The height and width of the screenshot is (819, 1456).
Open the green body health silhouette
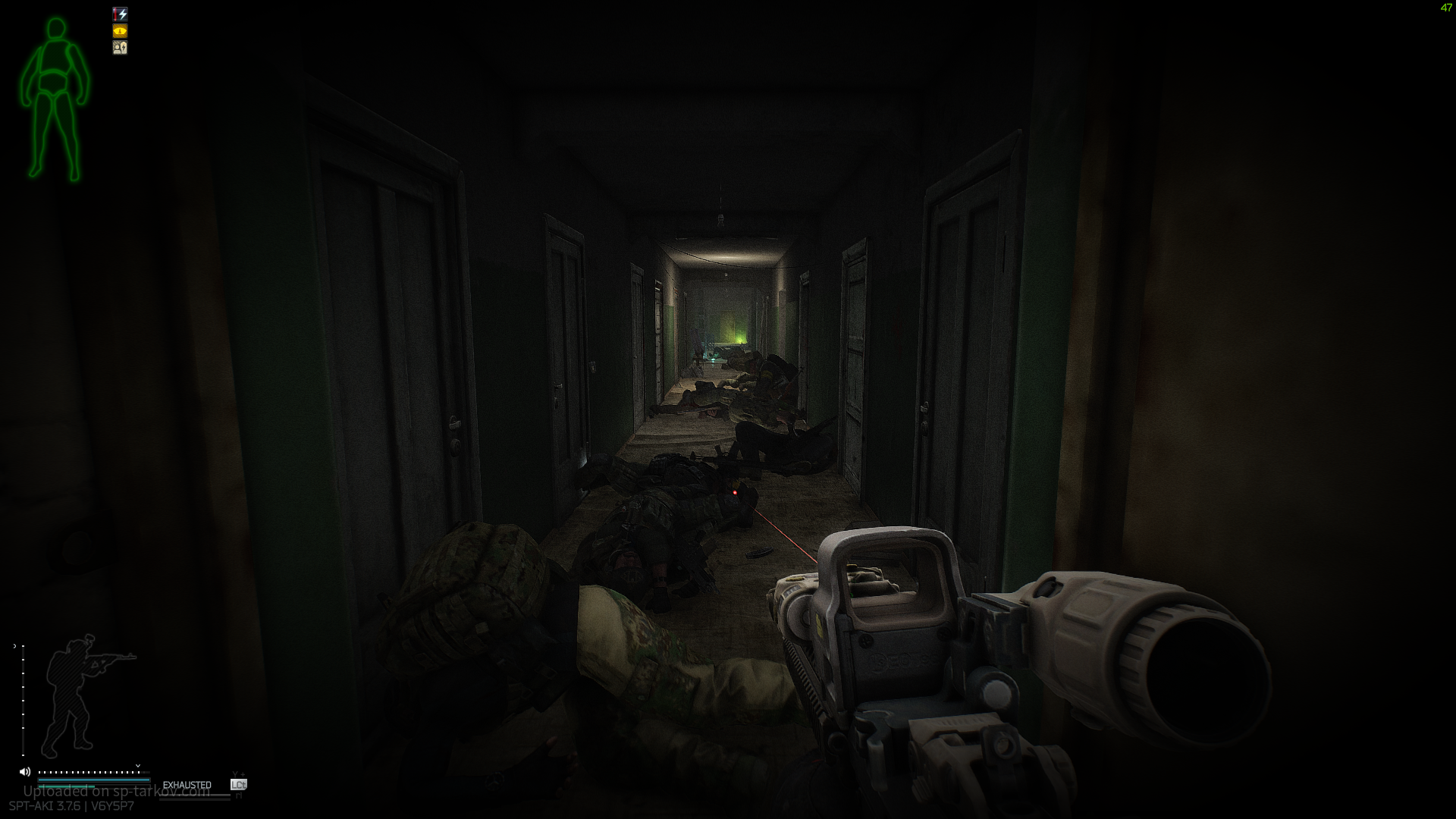coord(55,99)
